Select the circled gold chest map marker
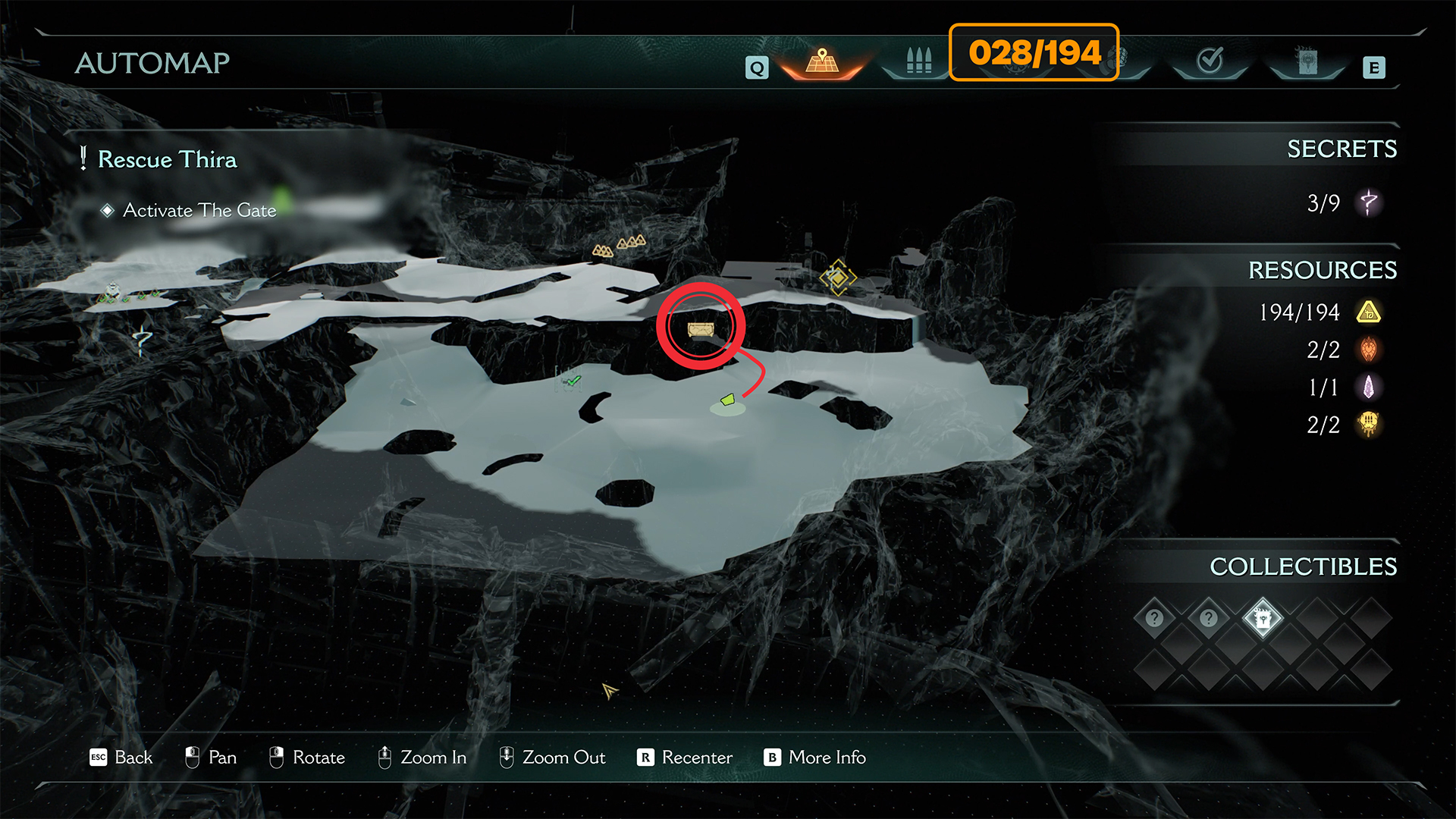The height and width of the screenshot is (819, 1456). pos(700,329)
